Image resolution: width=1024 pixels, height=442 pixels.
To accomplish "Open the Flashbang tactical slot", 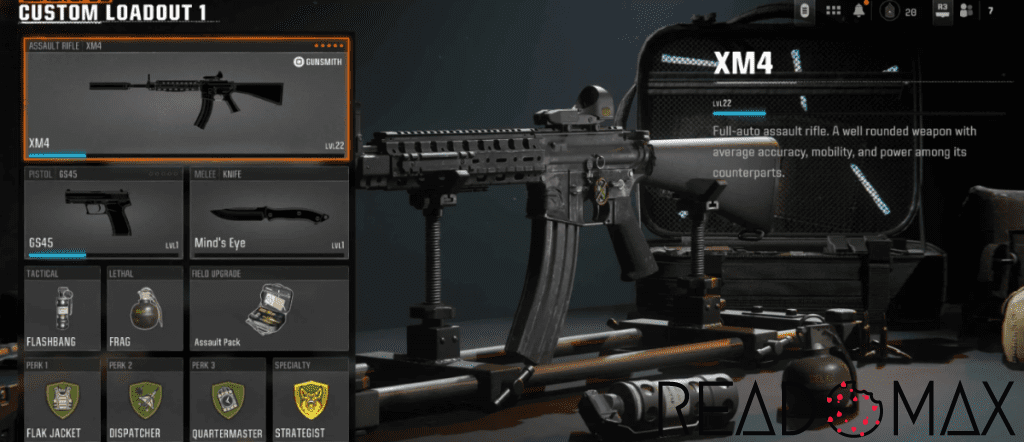I will coord(62,307).
